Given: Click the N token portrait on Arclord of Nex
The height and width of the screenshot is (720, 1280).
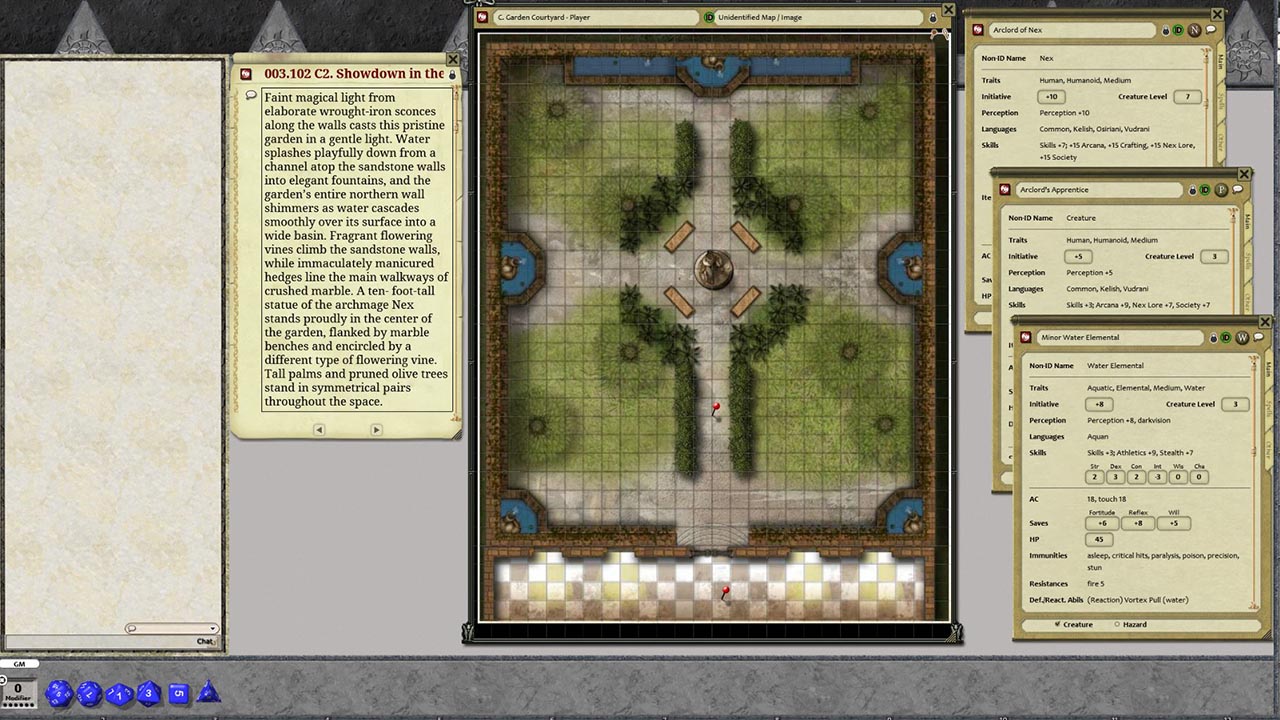Looking at the screenshot, I should point(1193,30).
